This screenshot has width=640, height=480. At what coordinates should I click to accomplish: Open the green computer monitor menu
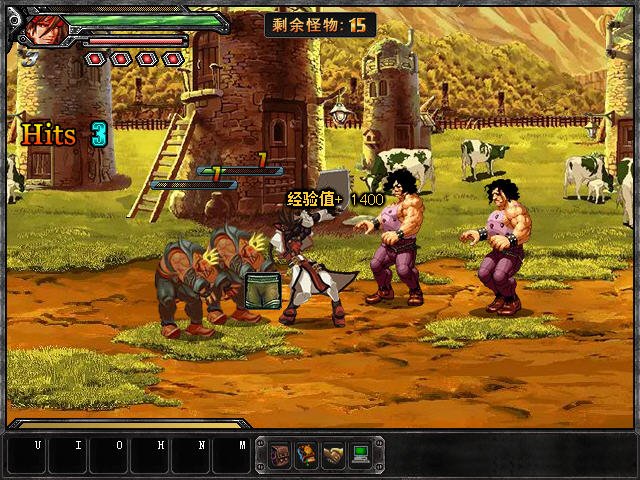pyautogui.click(x=360, y=454)
